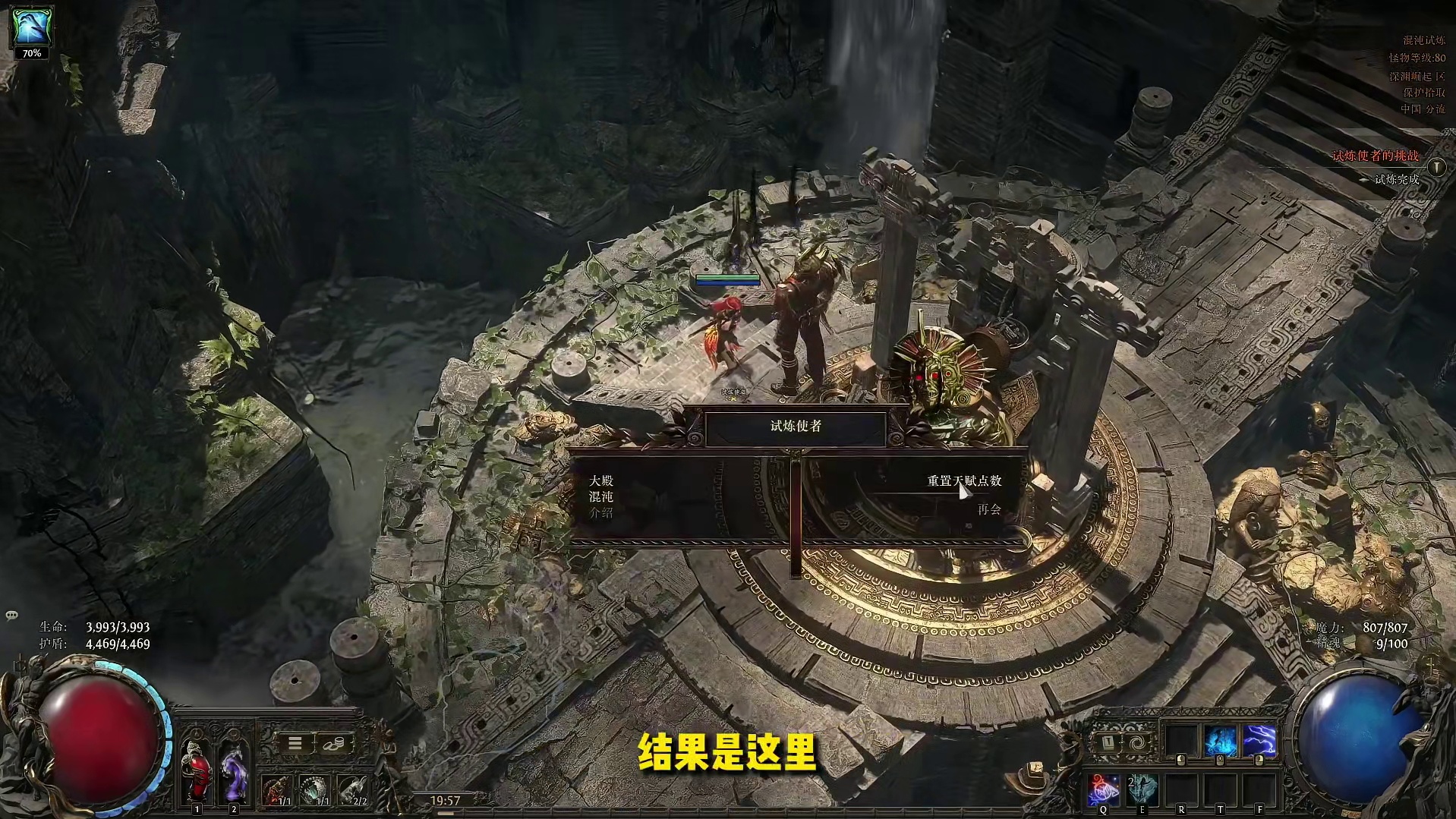Choose the 重置天赋点数 dialogue option

pos(963,481)
